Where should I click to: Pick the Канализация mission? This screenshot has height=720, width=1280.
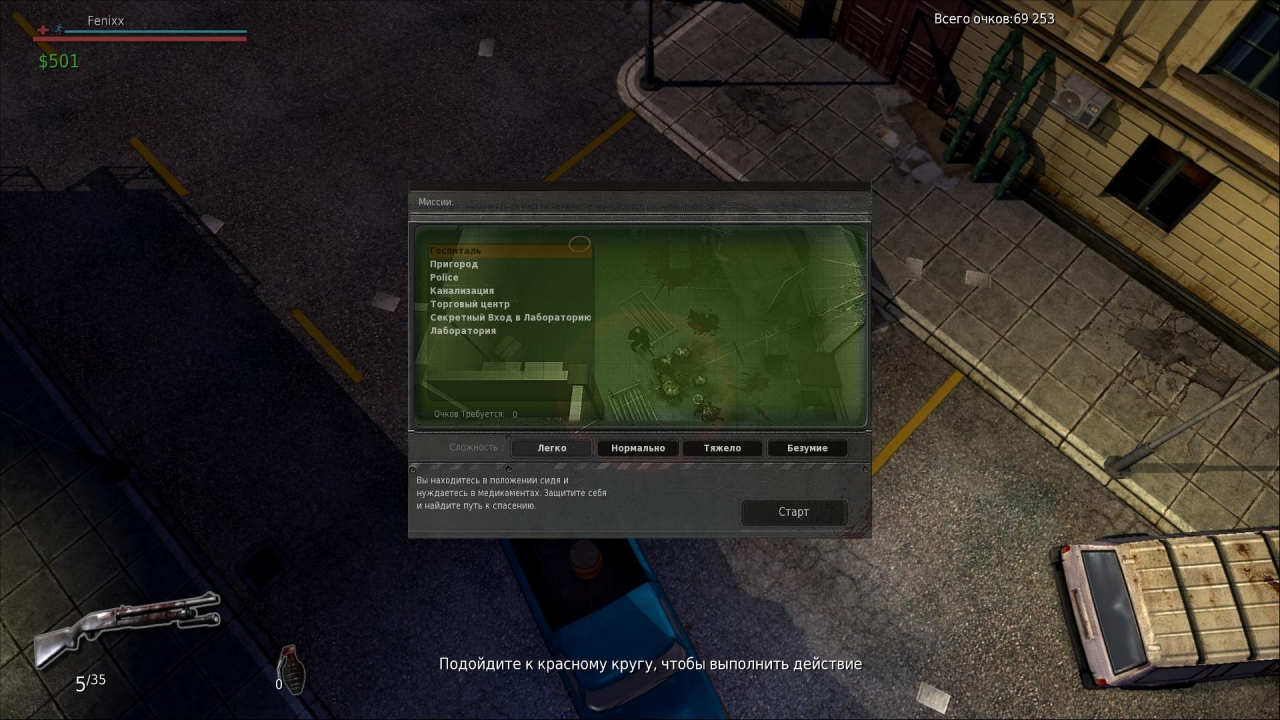click(x=462, y=291)
